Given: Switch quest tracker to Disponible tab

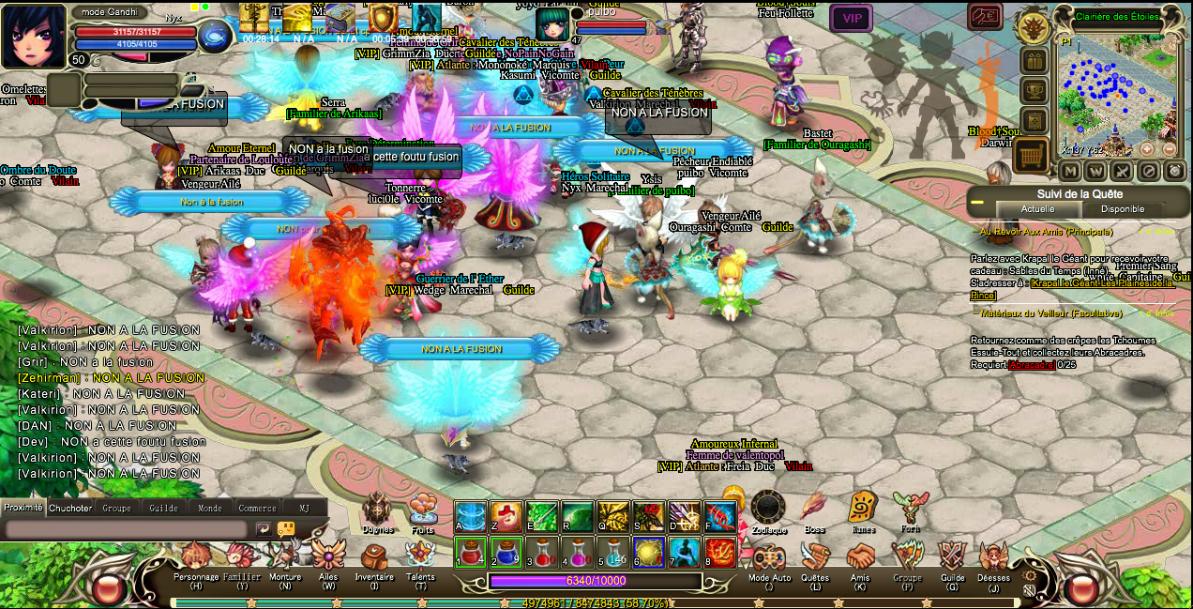Looking at the screenshot, I should click(x=1122, y=209).
